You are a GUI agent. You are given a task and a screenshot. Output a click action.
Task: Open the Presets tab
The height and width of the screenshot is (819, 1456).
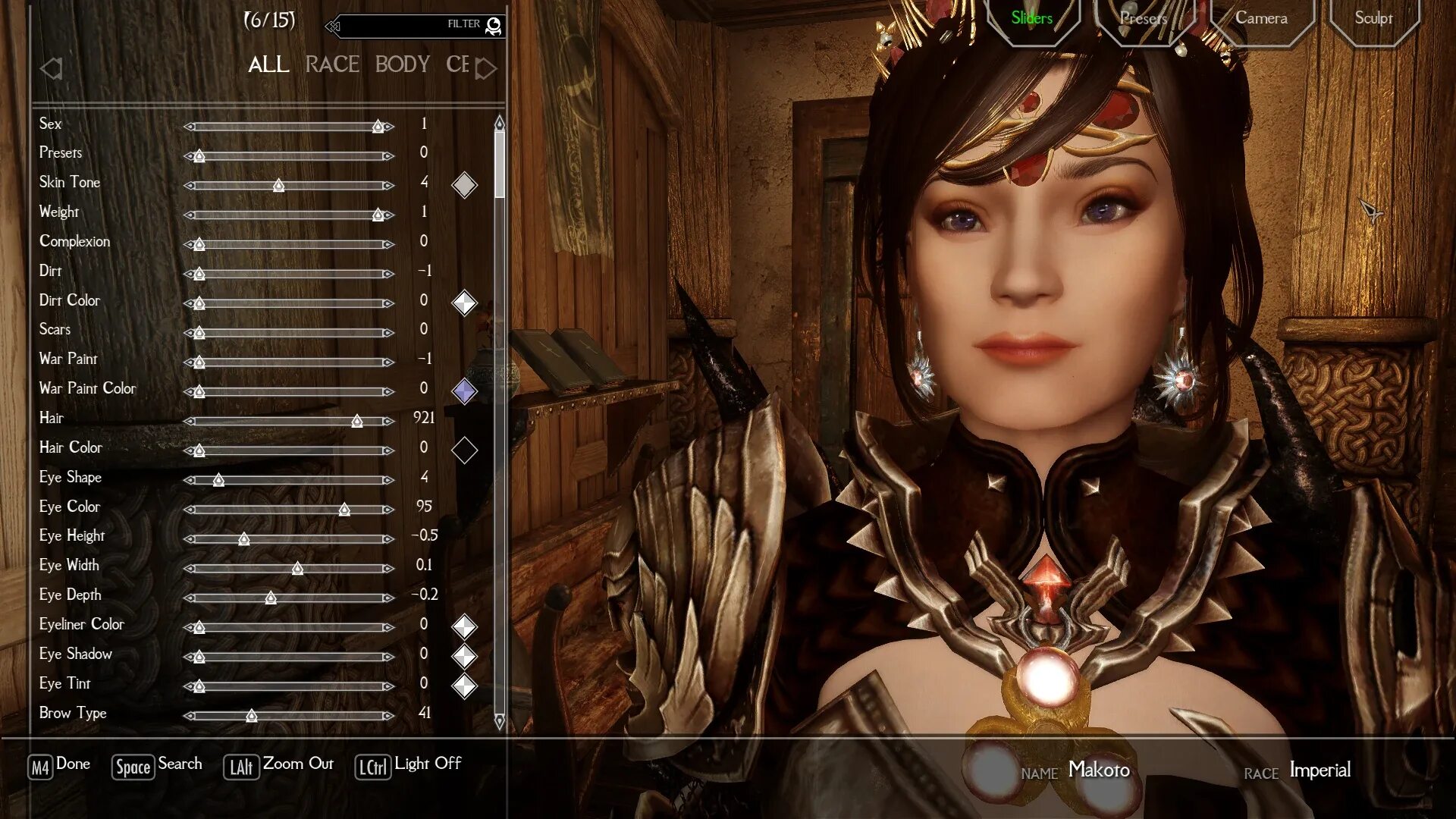1144,18
